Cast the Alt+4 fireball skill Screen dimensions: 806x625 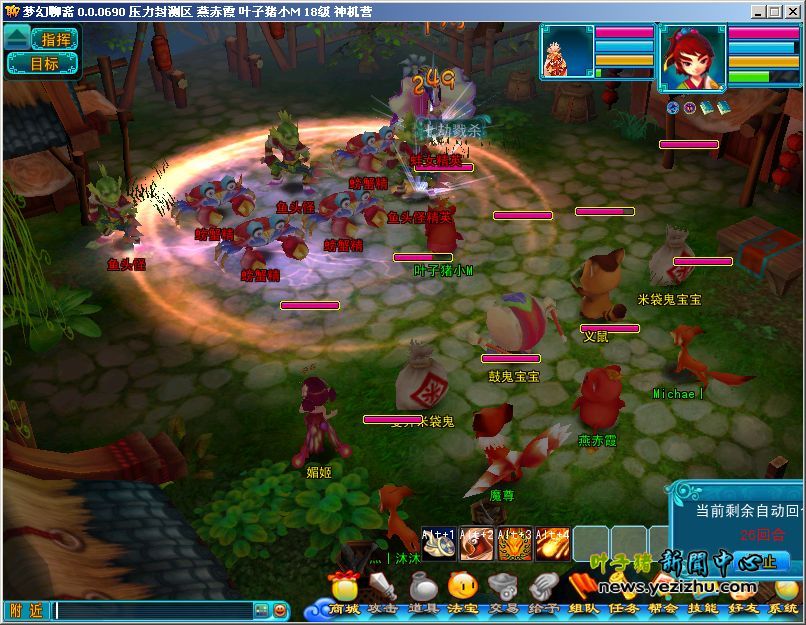tap(553, 543)
